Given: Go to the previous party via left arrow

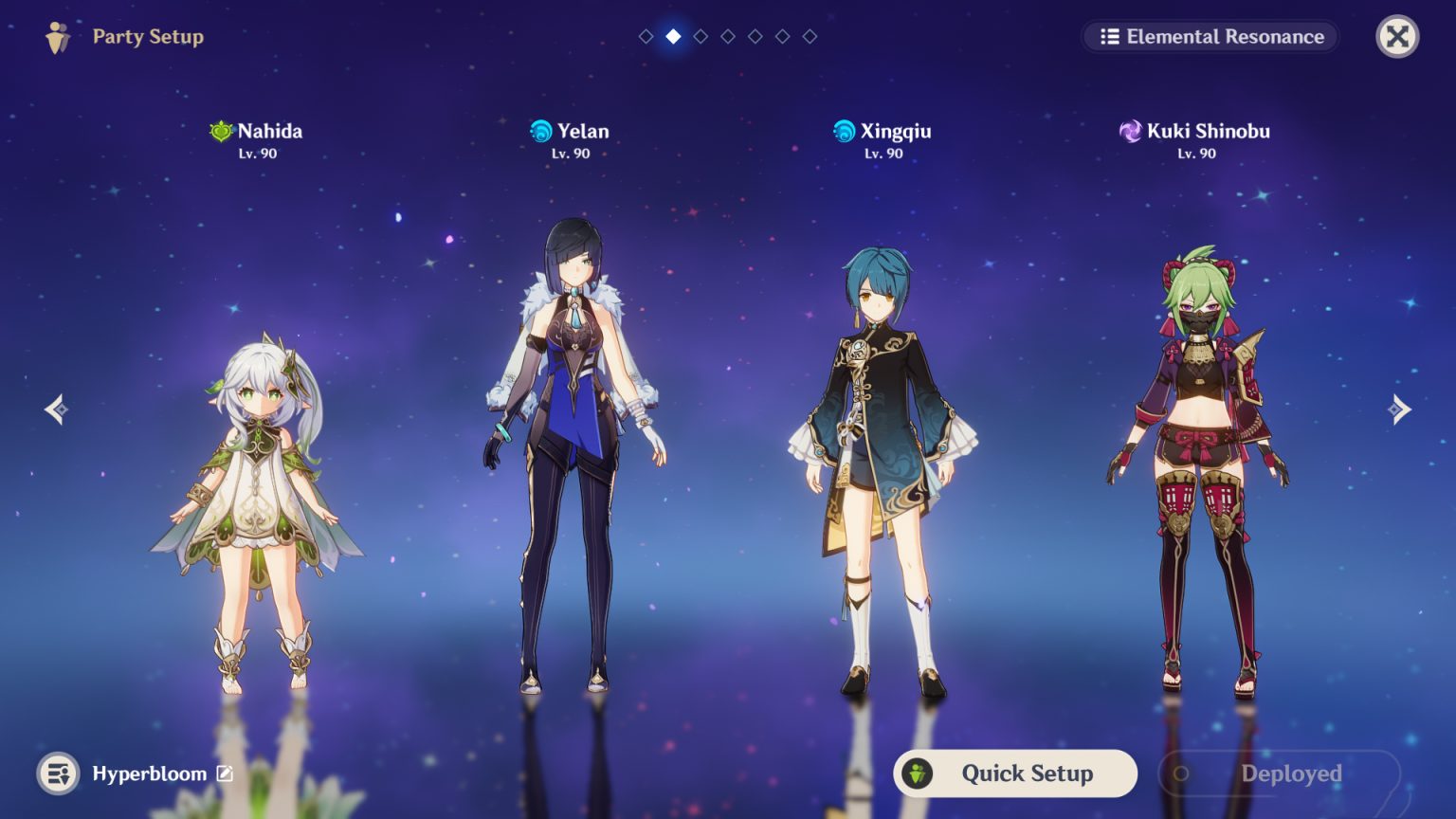Looking at the screenshot, I should (x=56, y=409).
